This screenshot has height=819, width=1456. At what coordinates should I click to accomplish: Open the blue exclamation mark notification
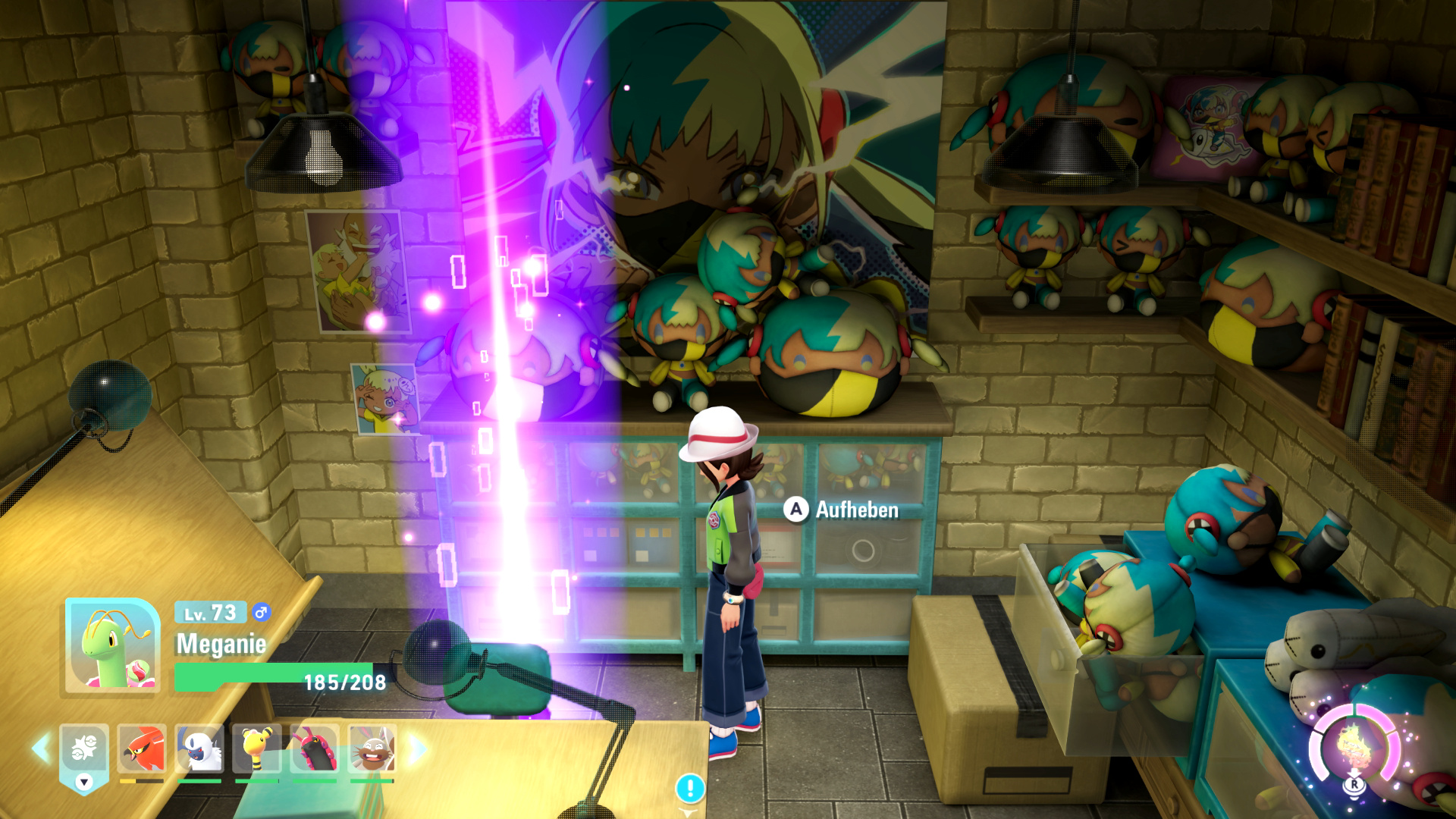690,788
